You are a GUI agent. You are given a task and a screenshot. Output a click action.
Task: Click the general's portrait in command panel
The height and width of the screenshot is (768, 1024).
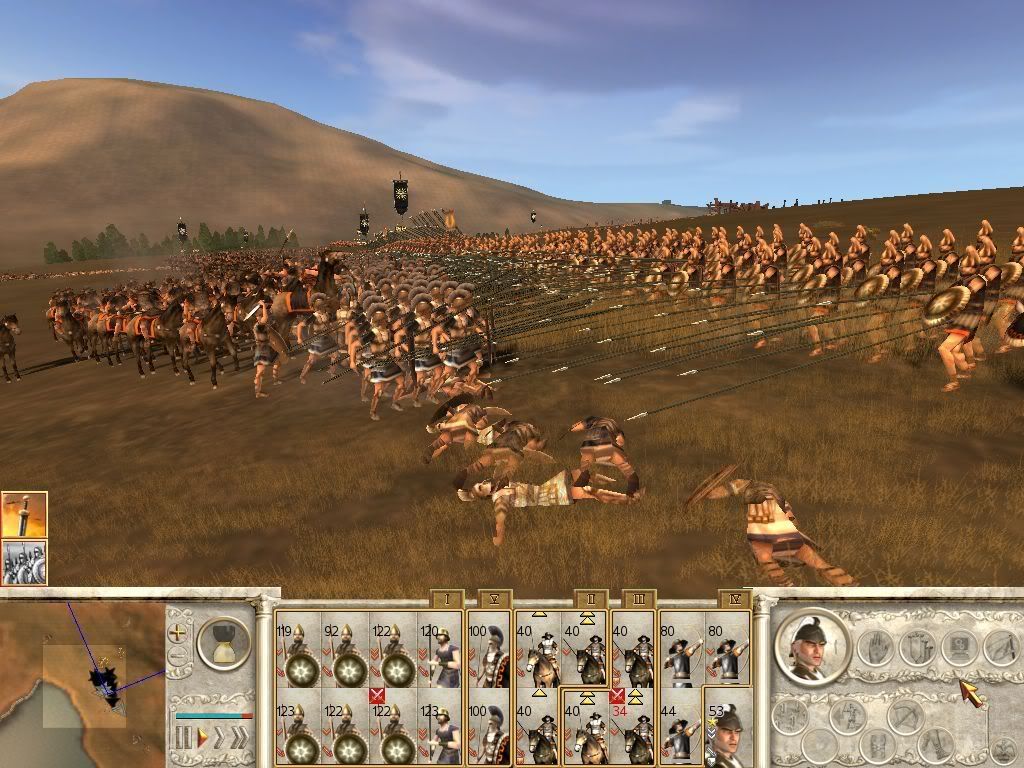812,646
